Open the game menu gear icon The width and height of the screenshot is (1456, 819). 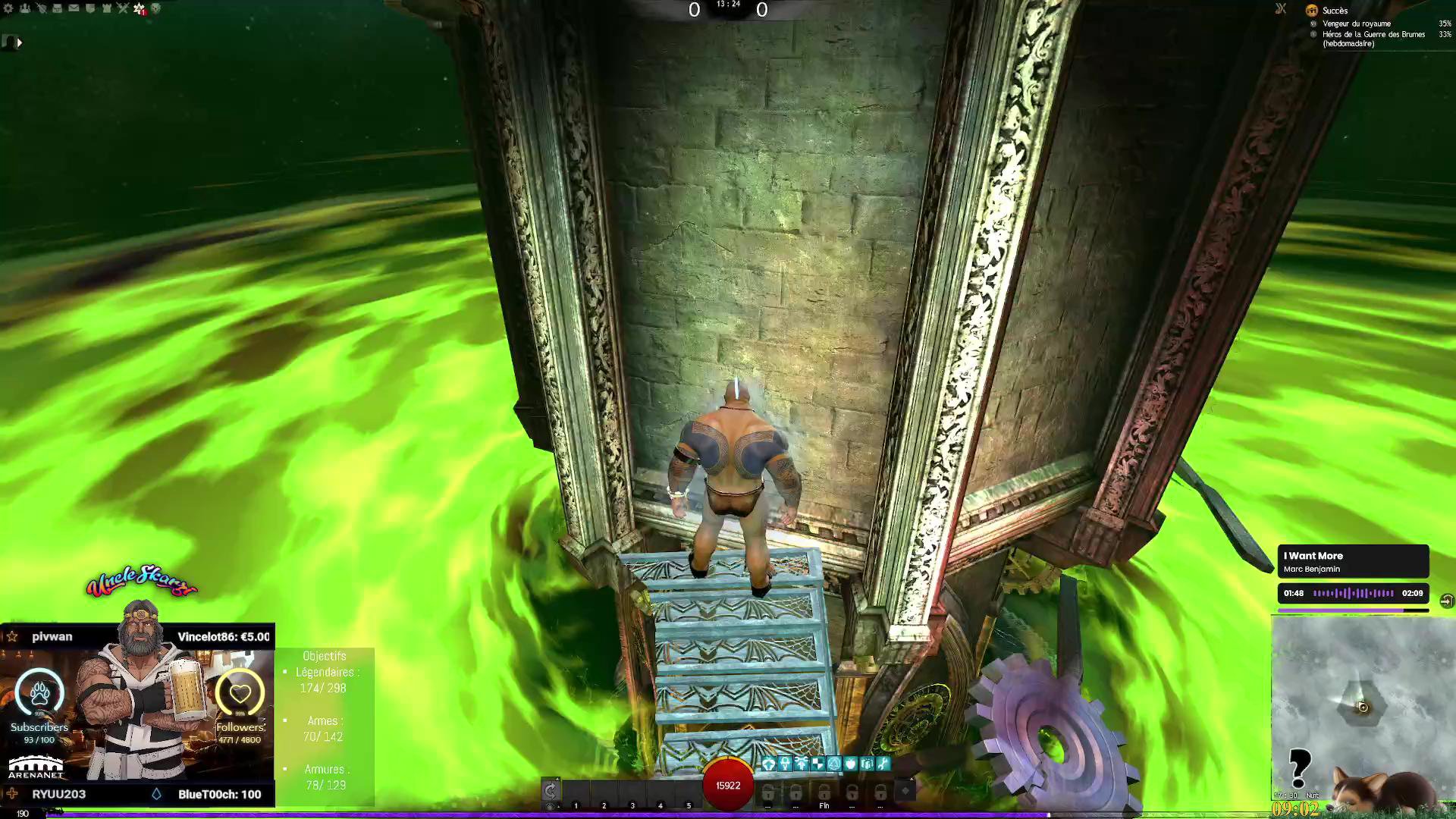tap(8, 8)
